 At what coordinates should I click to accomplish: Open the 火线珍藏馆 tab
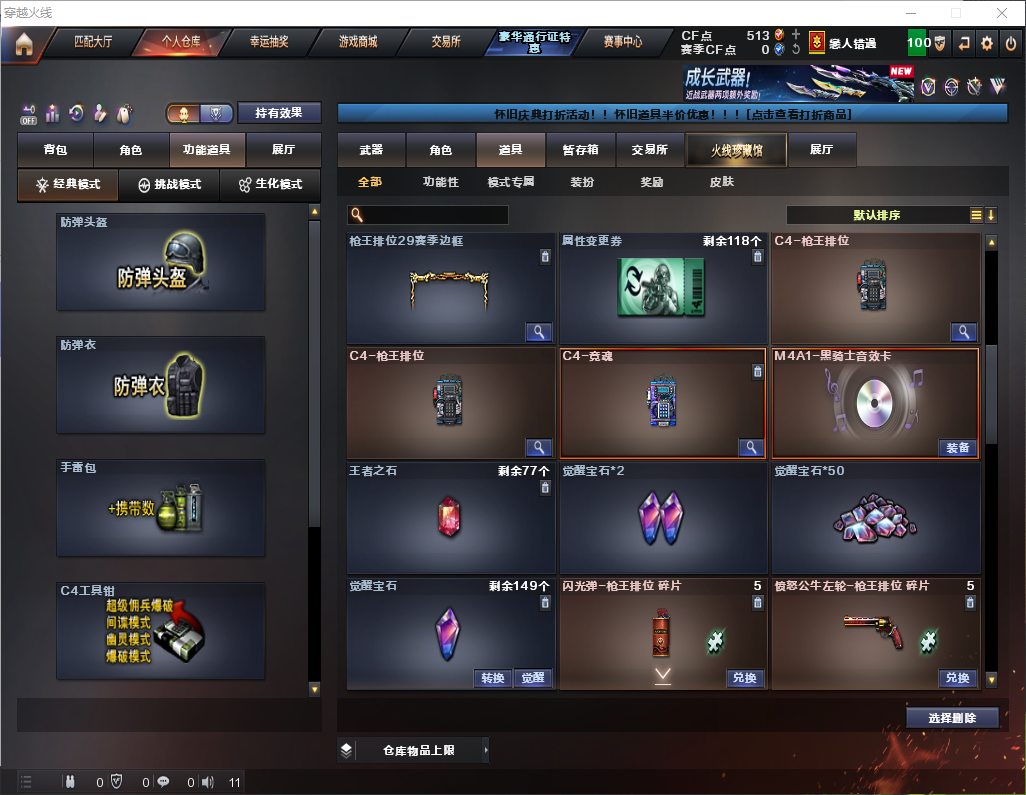(x=736, y=150)
